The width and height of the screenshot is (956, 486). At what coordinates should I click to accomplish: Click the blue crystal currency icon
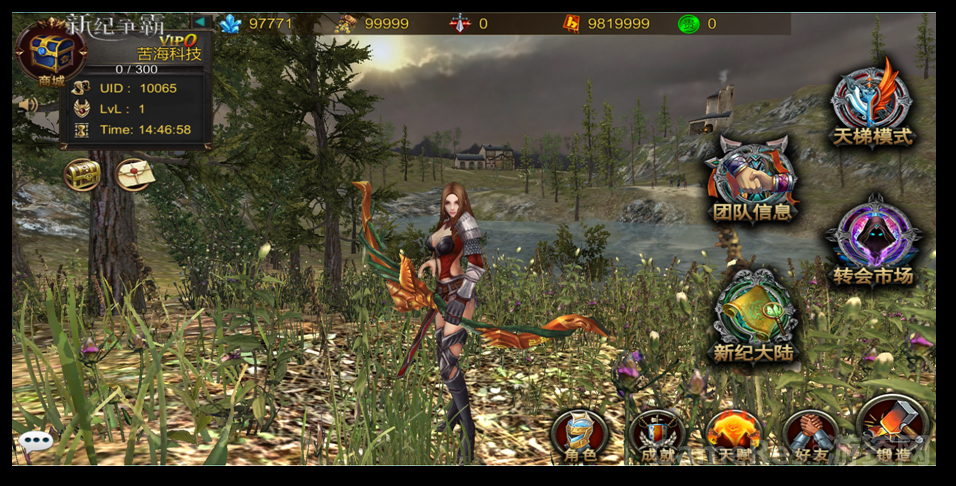pos(231,23)
